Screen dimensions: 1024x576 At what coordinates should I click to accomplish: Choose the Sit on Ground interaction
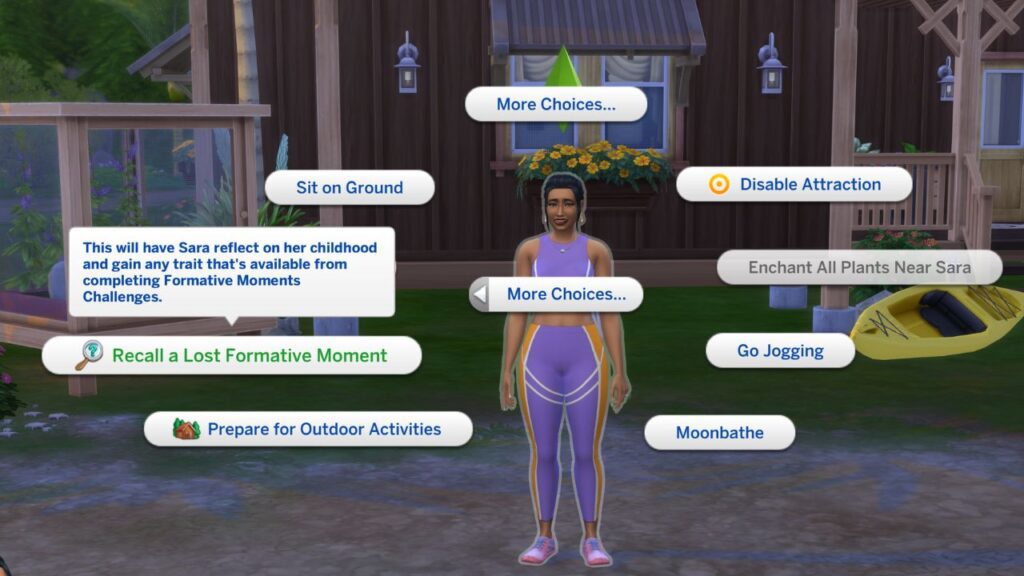(349, 187)
